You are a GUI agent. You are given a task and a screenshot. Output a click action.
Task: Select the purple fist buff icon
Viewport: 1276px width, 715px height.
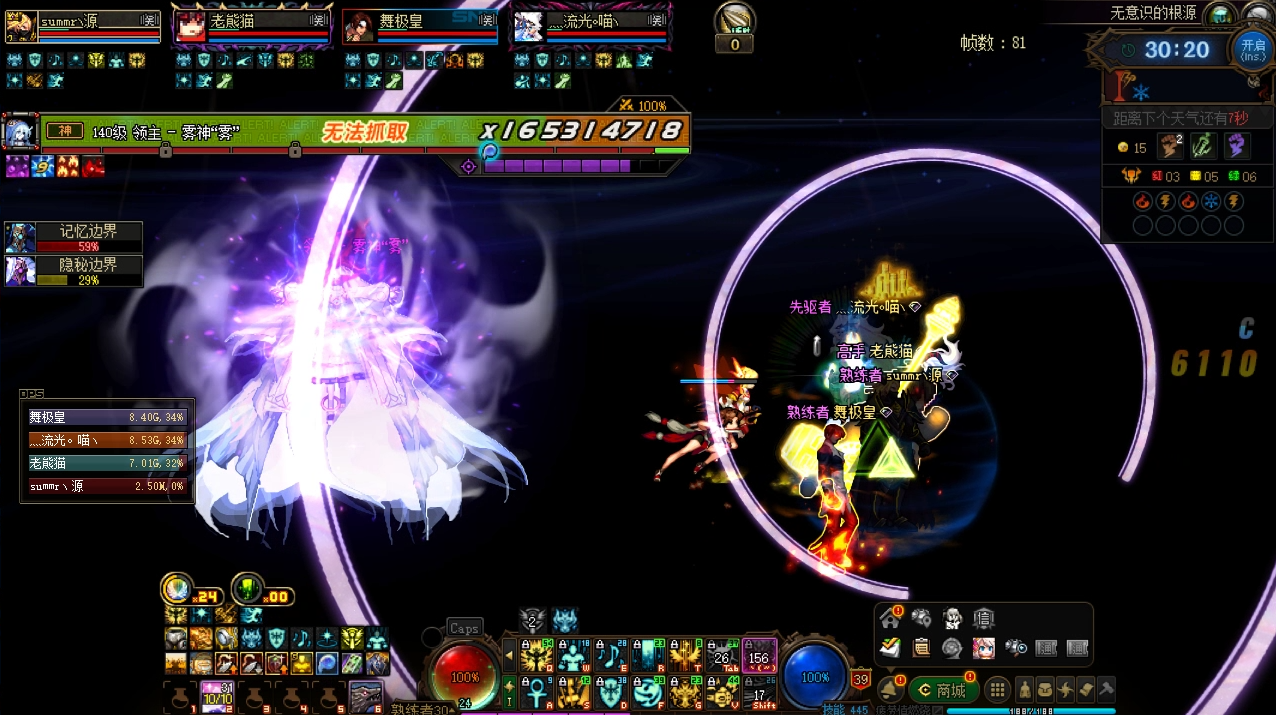[1238, 146]
